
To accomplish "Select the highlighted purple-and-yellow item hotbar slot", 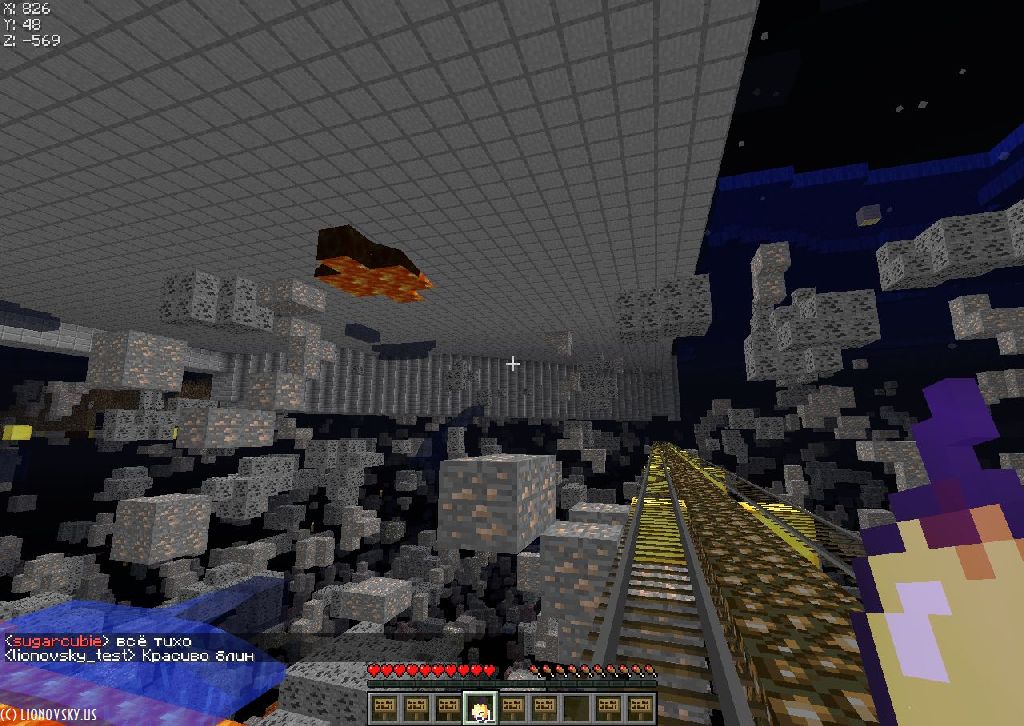I will coord(481,709).
